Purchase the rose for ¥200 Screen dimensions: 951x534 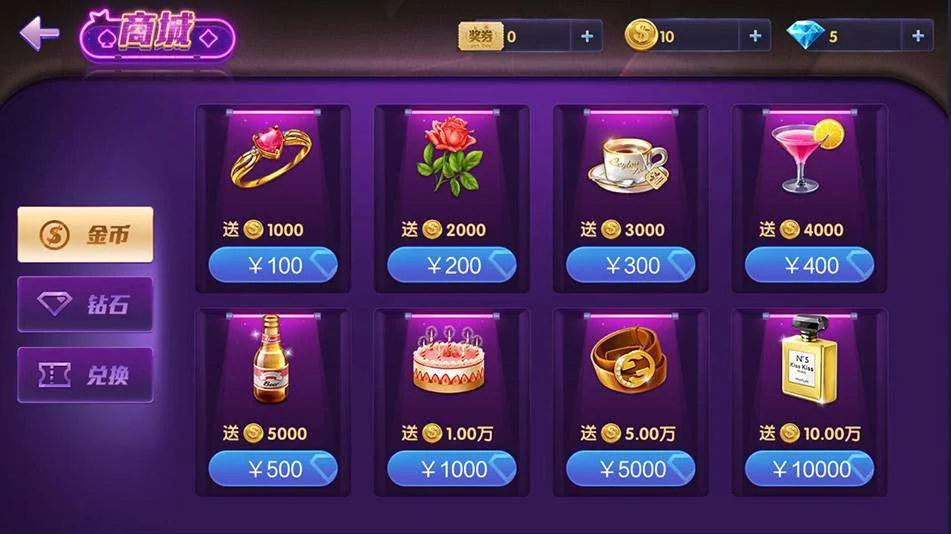coord(451,265)
